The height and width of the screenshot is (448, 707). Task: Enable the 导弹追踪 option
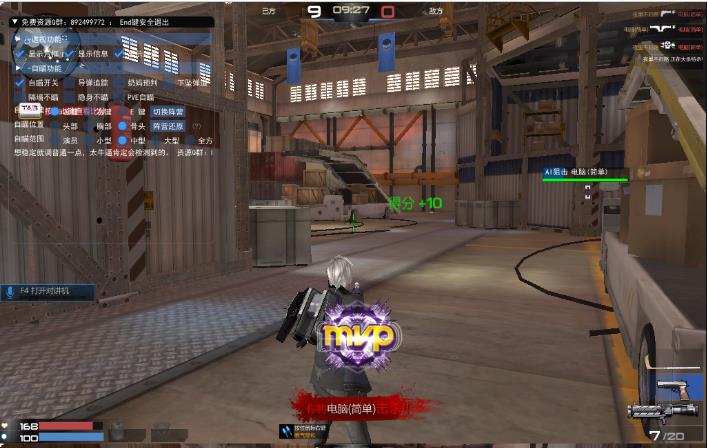70,82
